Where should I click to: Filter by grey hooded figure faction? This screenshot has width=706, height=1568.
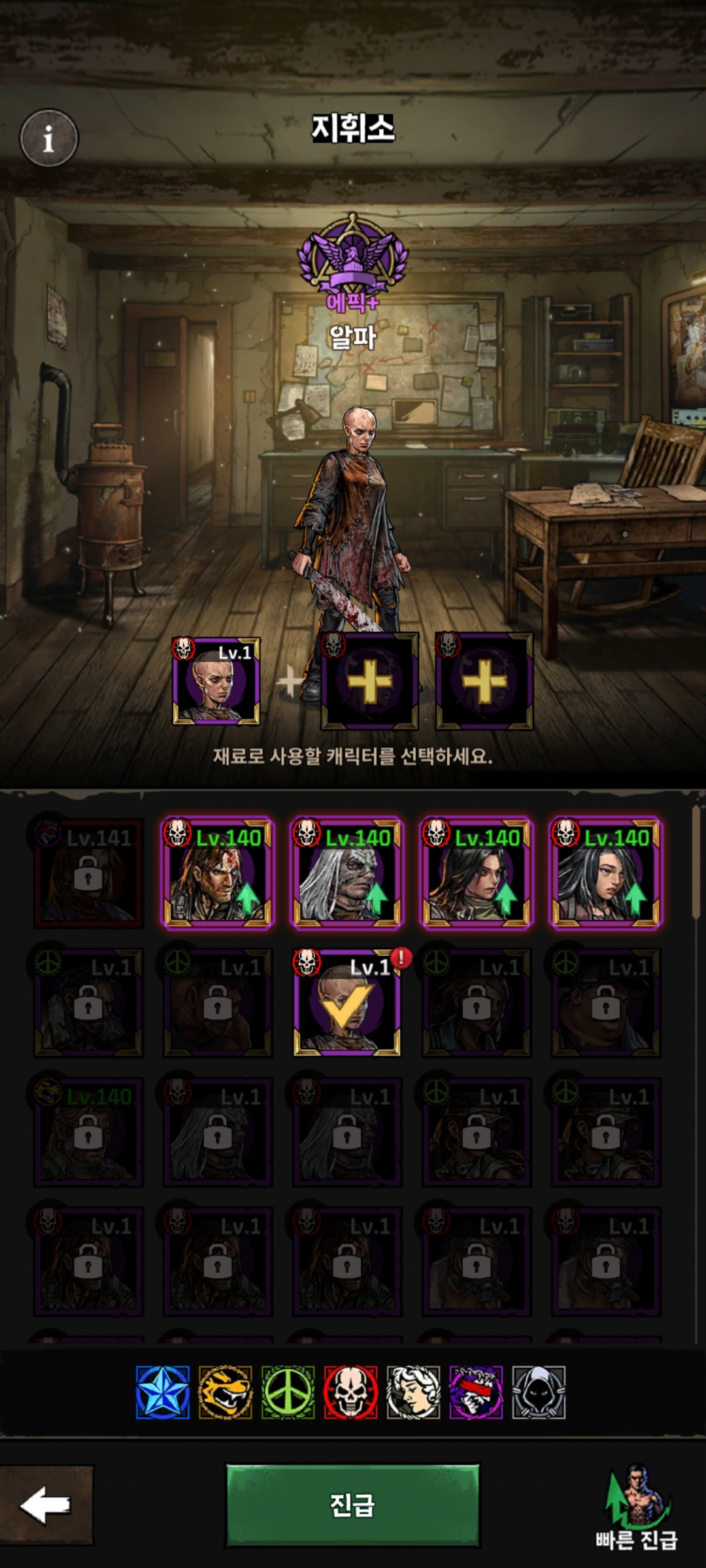pos(539,1392)
